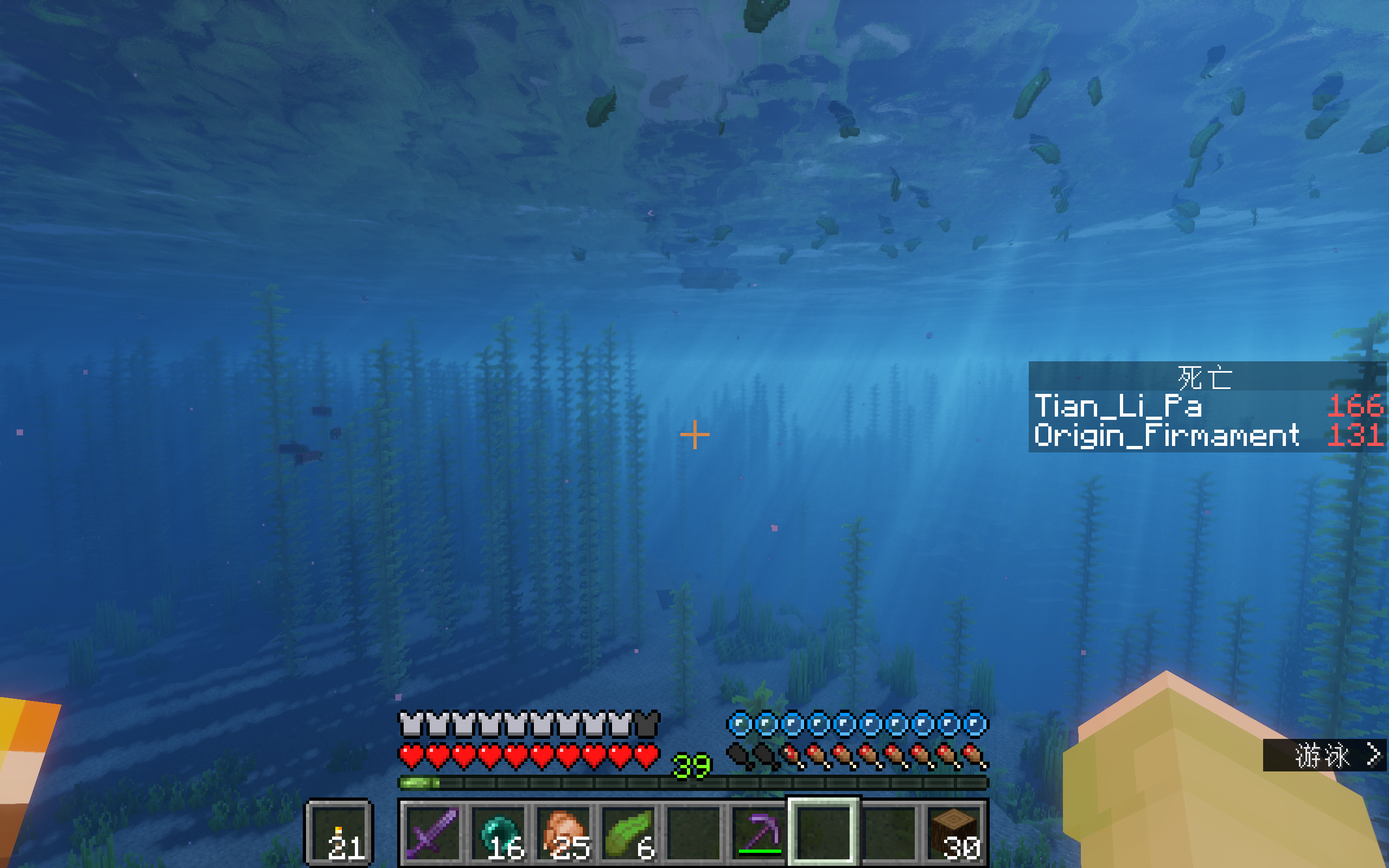Select the dried kelp stack

[628, 832]
